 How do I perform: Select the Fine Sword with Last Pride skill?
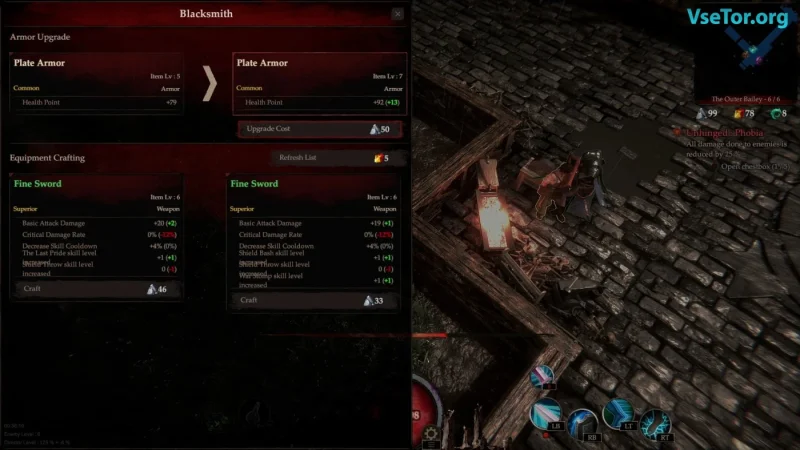coord(96,228)
